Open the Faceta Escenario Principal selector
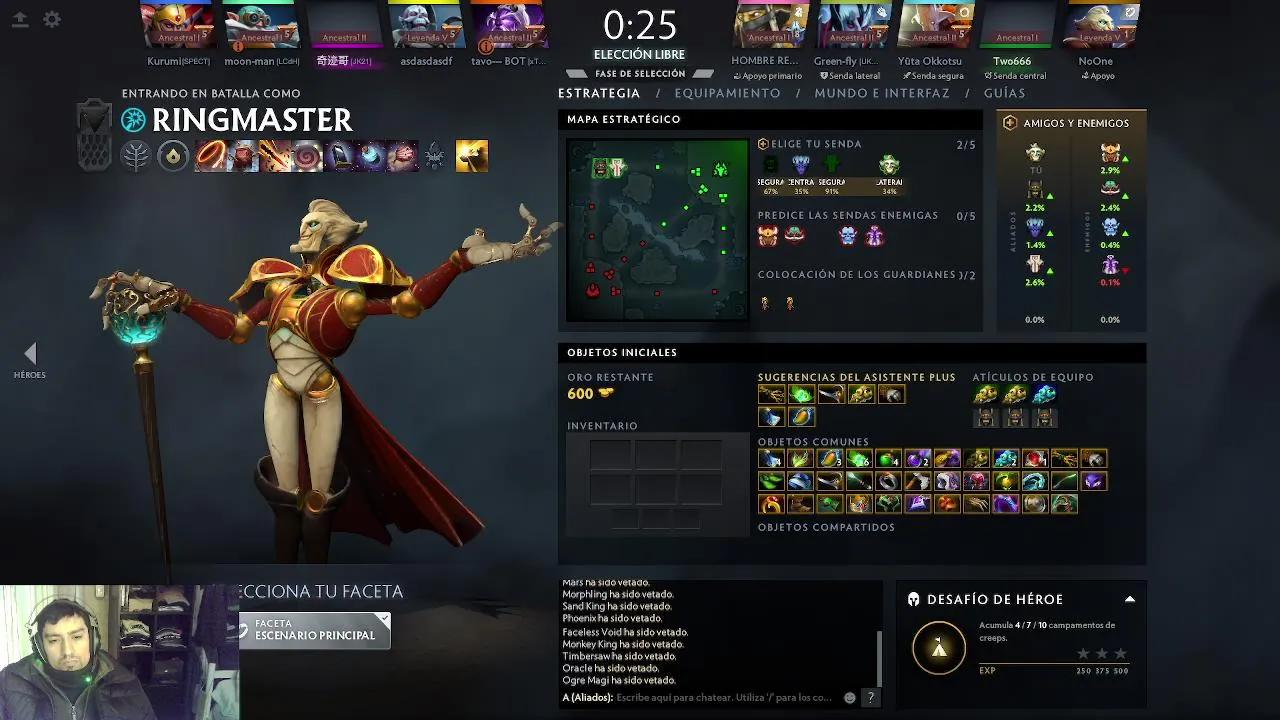The image size is (1280, 720). tap(315, 631)
